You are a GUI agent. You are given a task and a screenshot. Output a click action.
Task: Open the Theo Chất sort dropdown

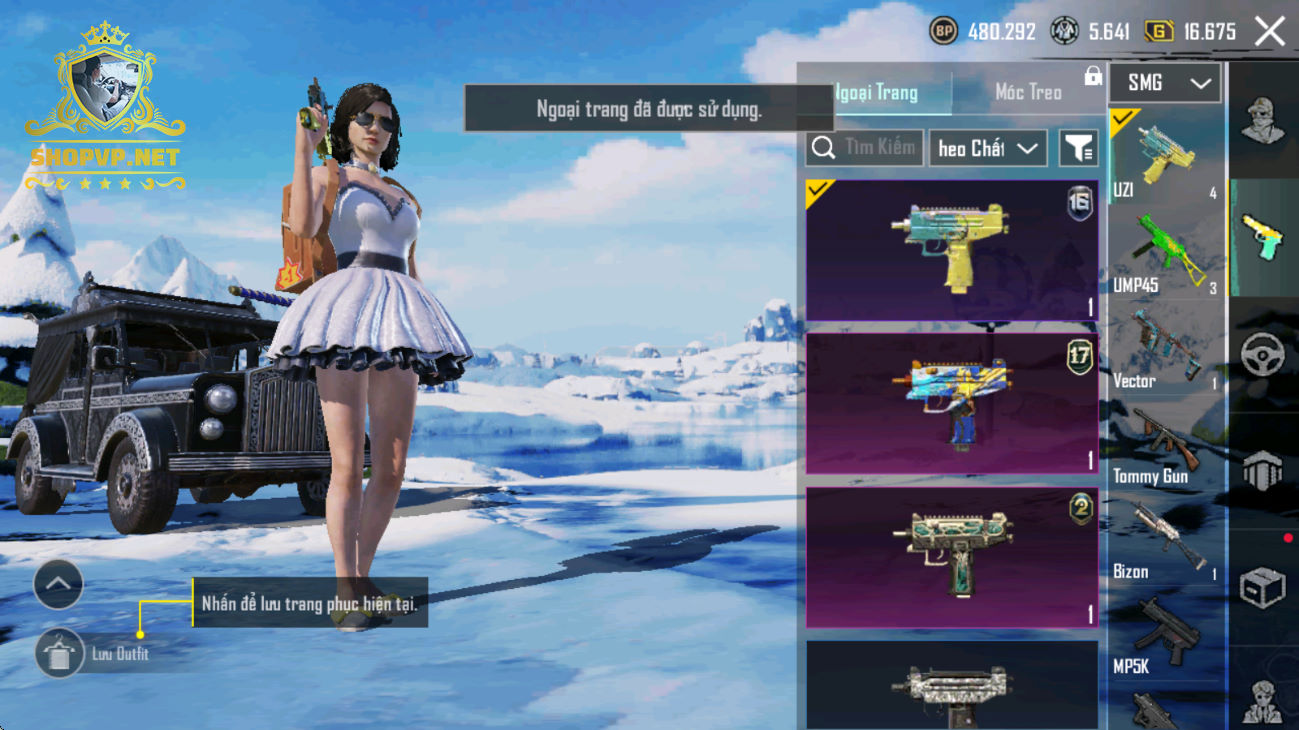[x=987, y=149]
